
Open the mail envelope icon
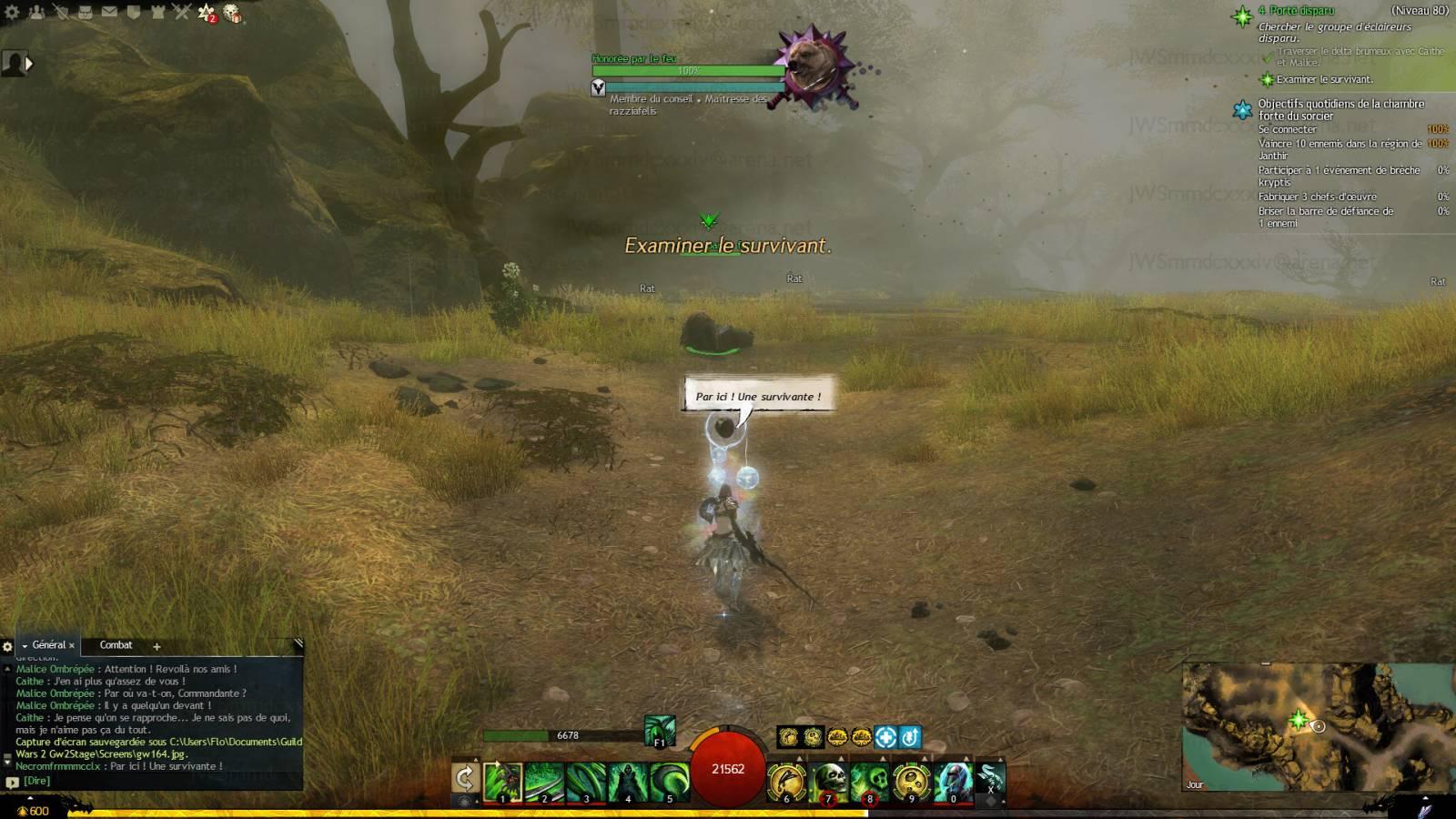109,12
